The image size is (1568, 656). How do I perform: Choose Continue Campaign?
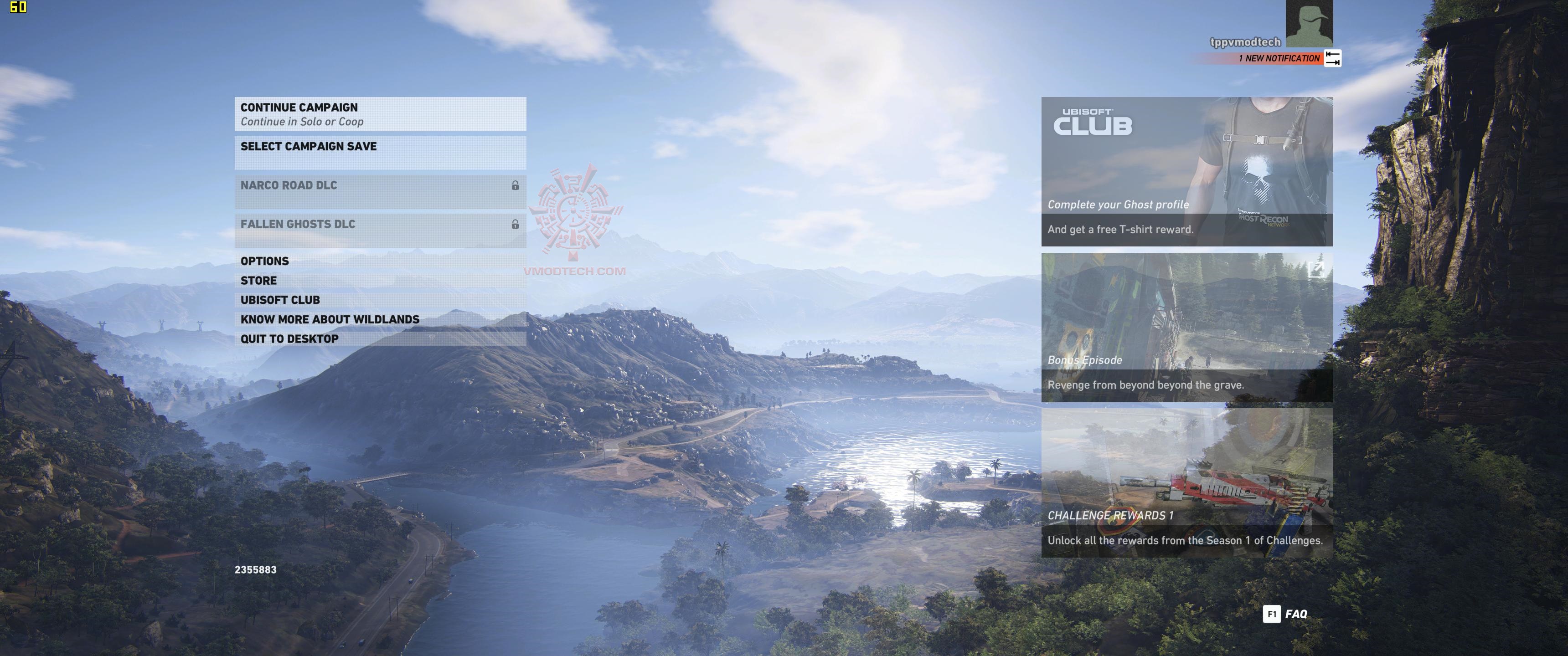(380, 114)
